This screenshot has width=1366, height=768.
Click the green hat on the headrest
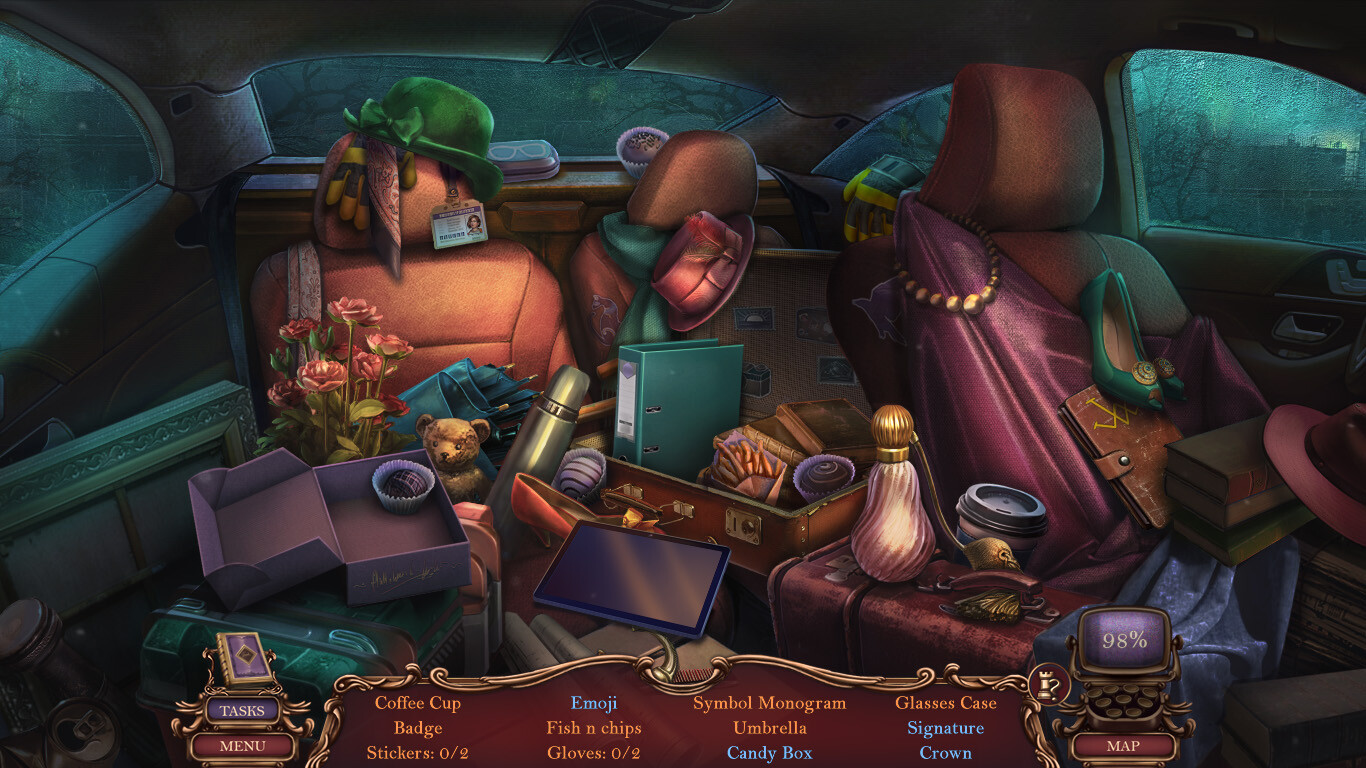430,120
